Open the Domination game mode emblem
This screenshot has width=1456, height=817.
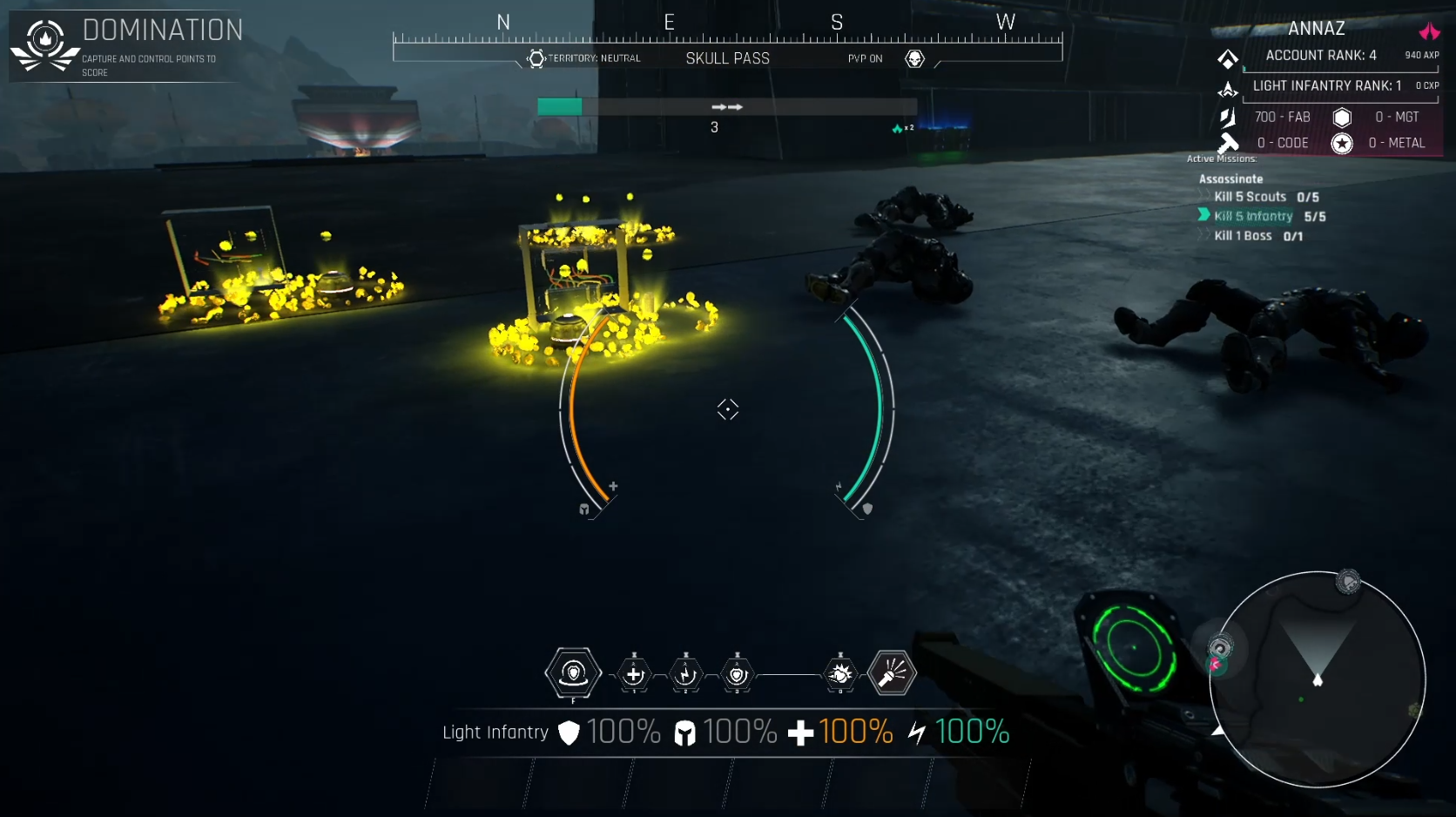click(44, 45)
